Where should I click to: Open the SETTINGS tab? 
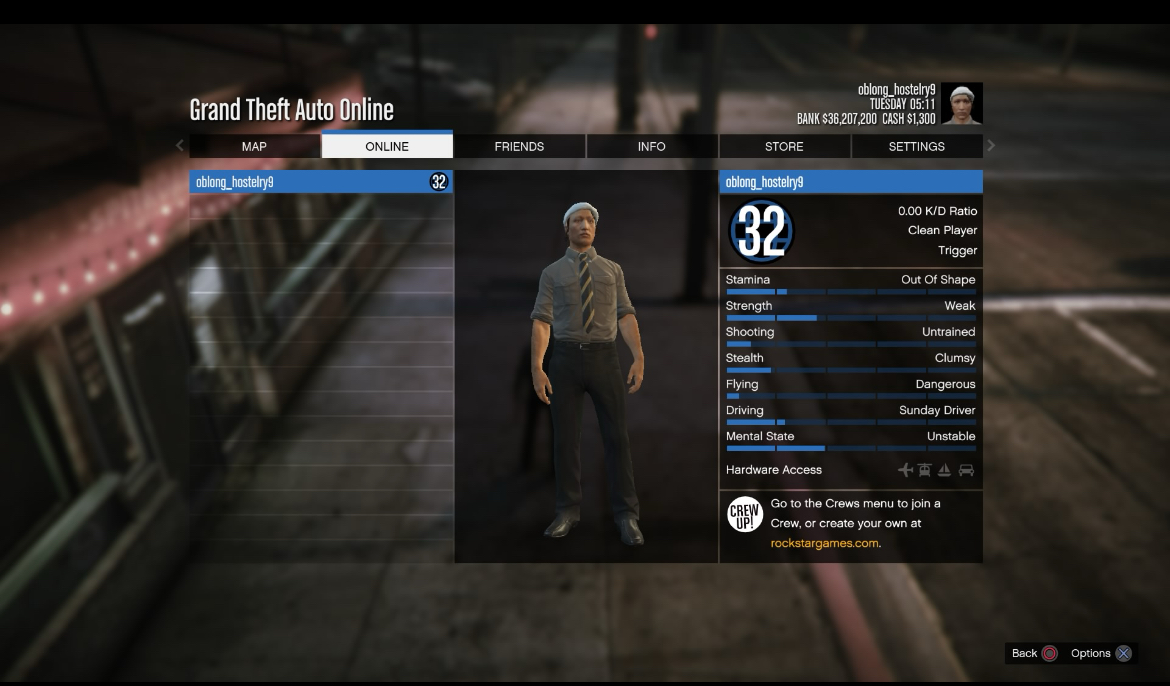coord(916,147)
